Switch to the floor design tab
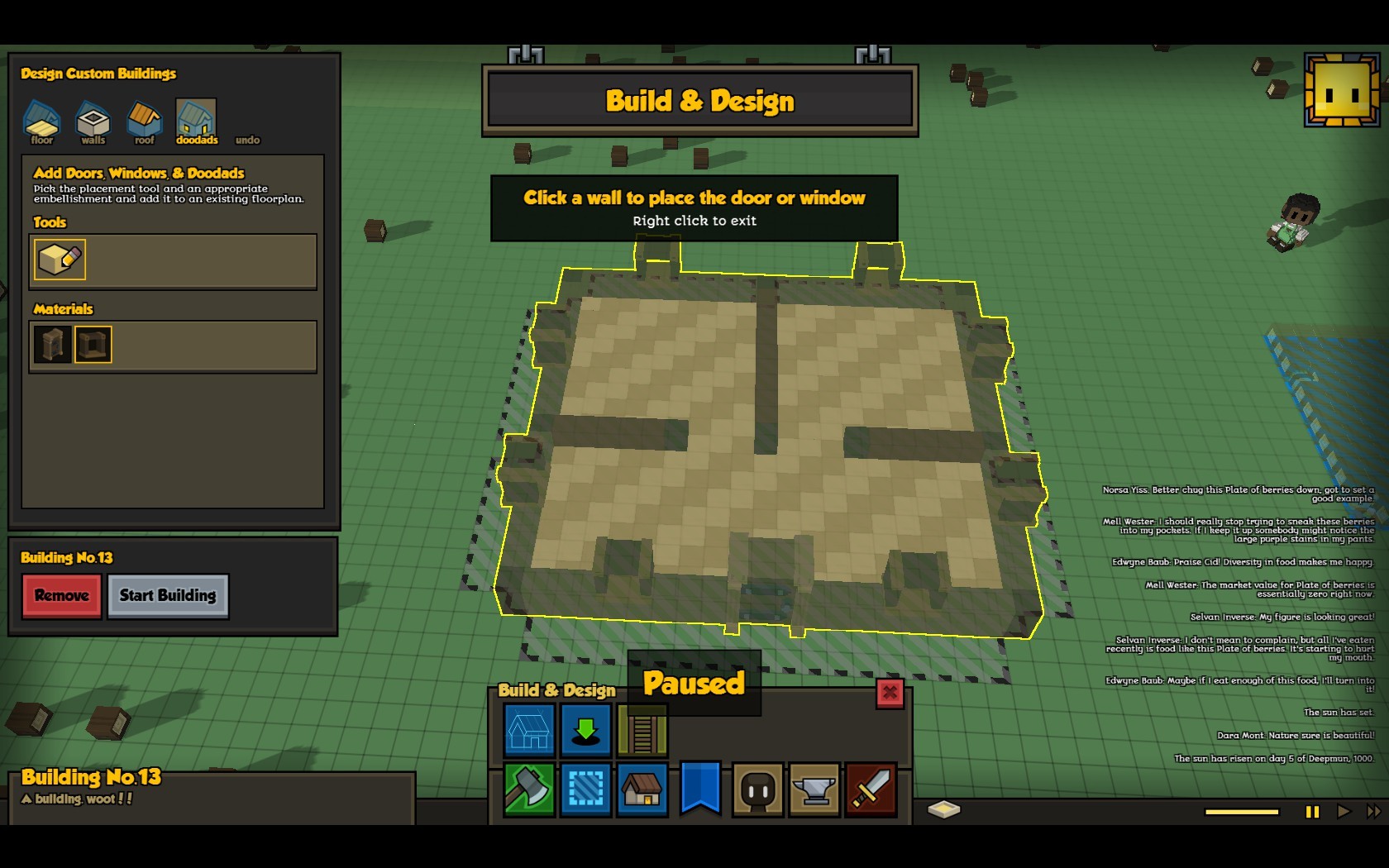This screenshot has width=1389, height=868. pos(41,122)
